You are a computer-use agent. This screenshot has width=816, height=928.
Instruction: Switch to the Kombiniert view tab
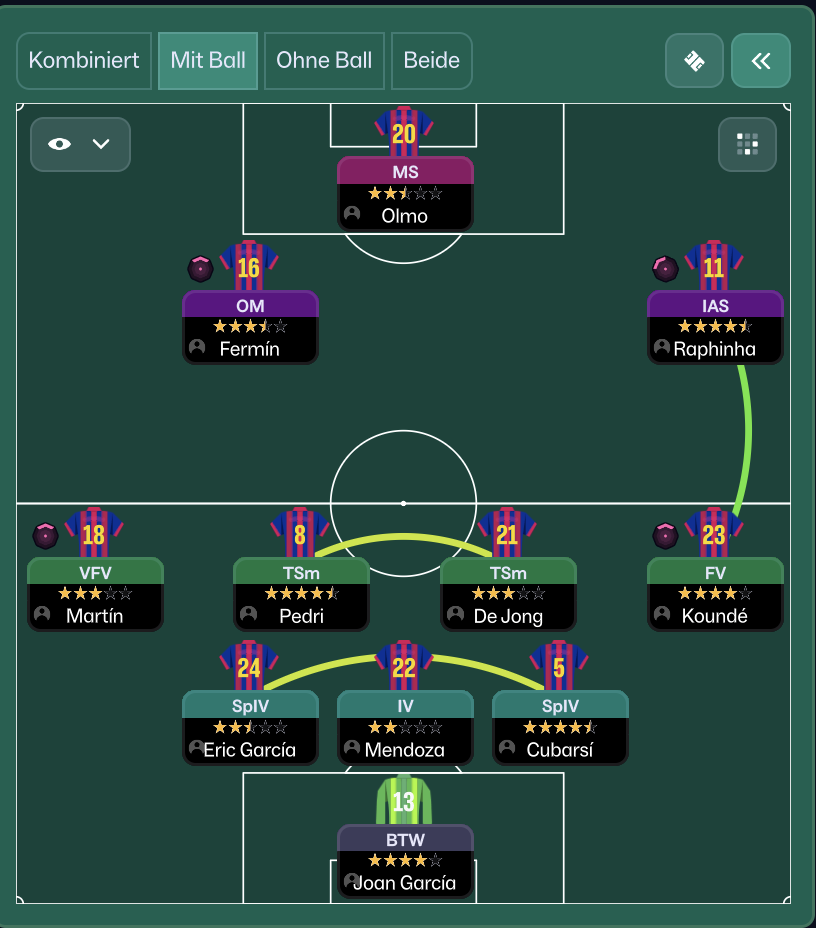point(84,61)
